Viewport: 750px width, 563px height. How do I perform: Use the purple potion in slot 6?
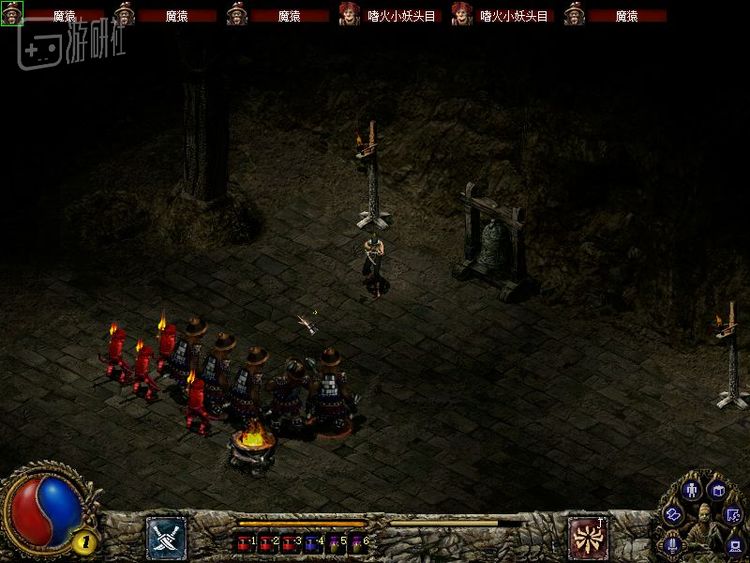(354, 543)
